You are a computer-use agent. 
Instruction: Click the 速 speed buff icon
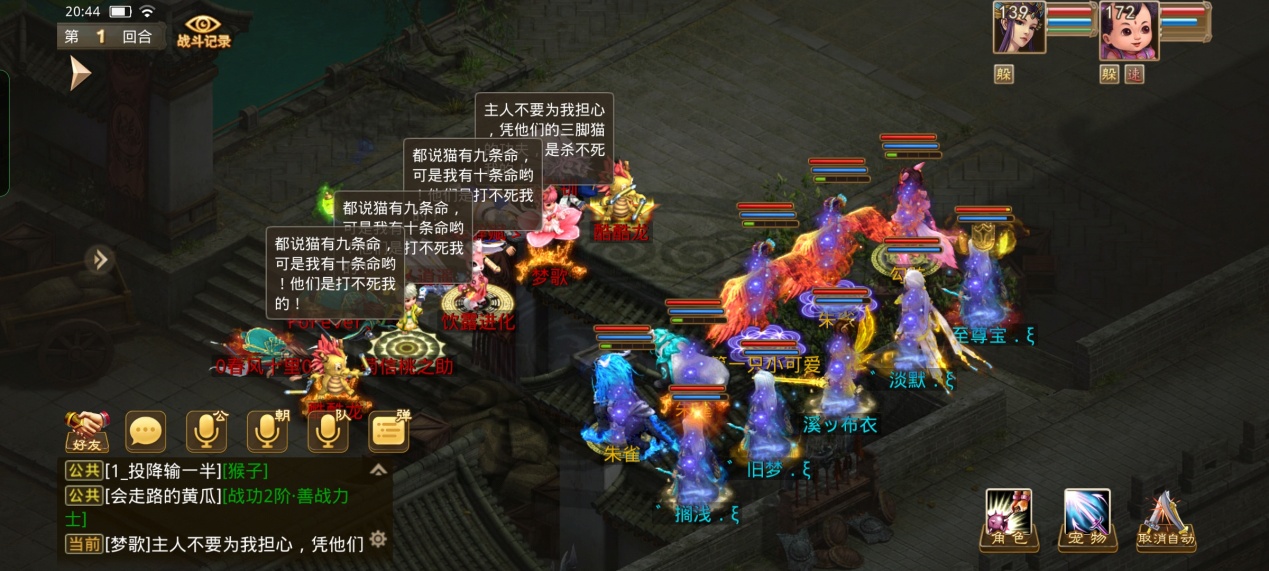[1133, 74]
